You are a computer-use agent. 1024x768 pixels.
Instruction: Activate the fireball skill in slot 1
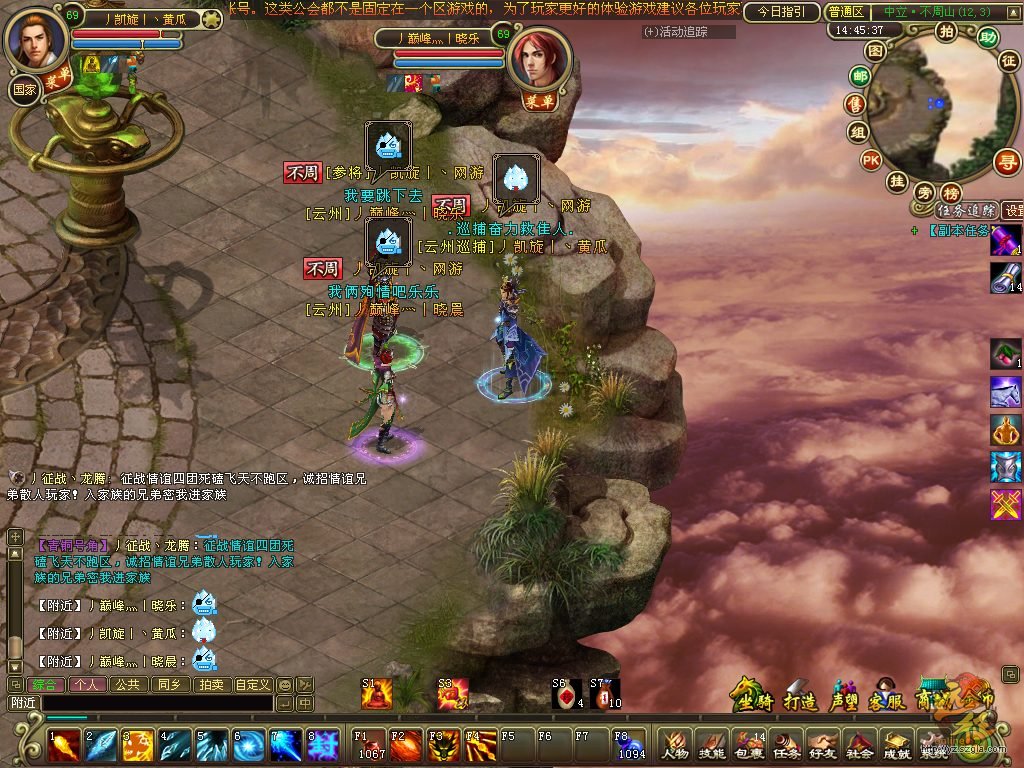[65, 745]
